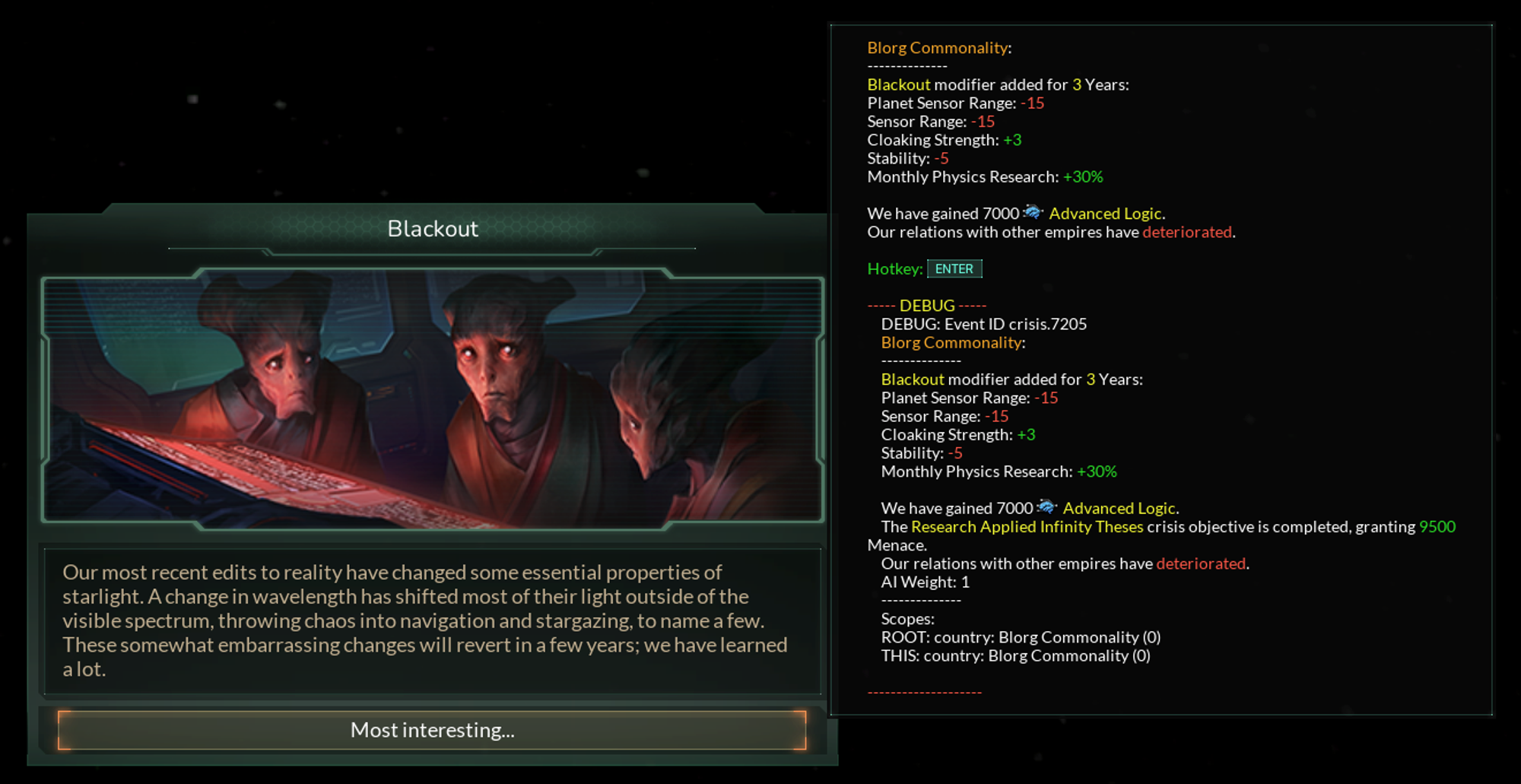Image resolution: width=1521 pixels, height=784 pixels.
Task: Click the physics research icon beside 7000
Action: click(x=1036, y=214)
